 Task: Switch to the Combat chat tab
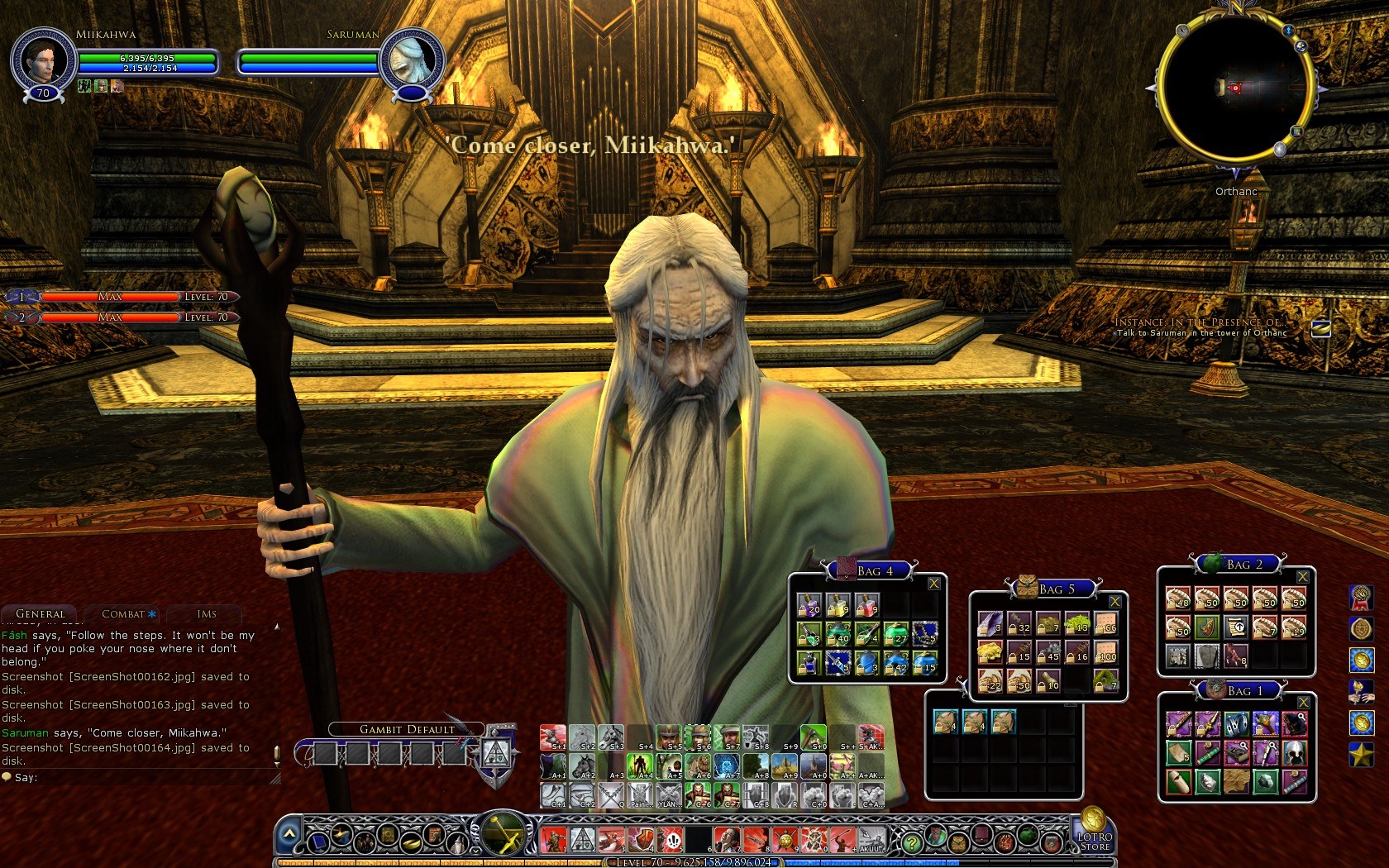coord(124,614)
